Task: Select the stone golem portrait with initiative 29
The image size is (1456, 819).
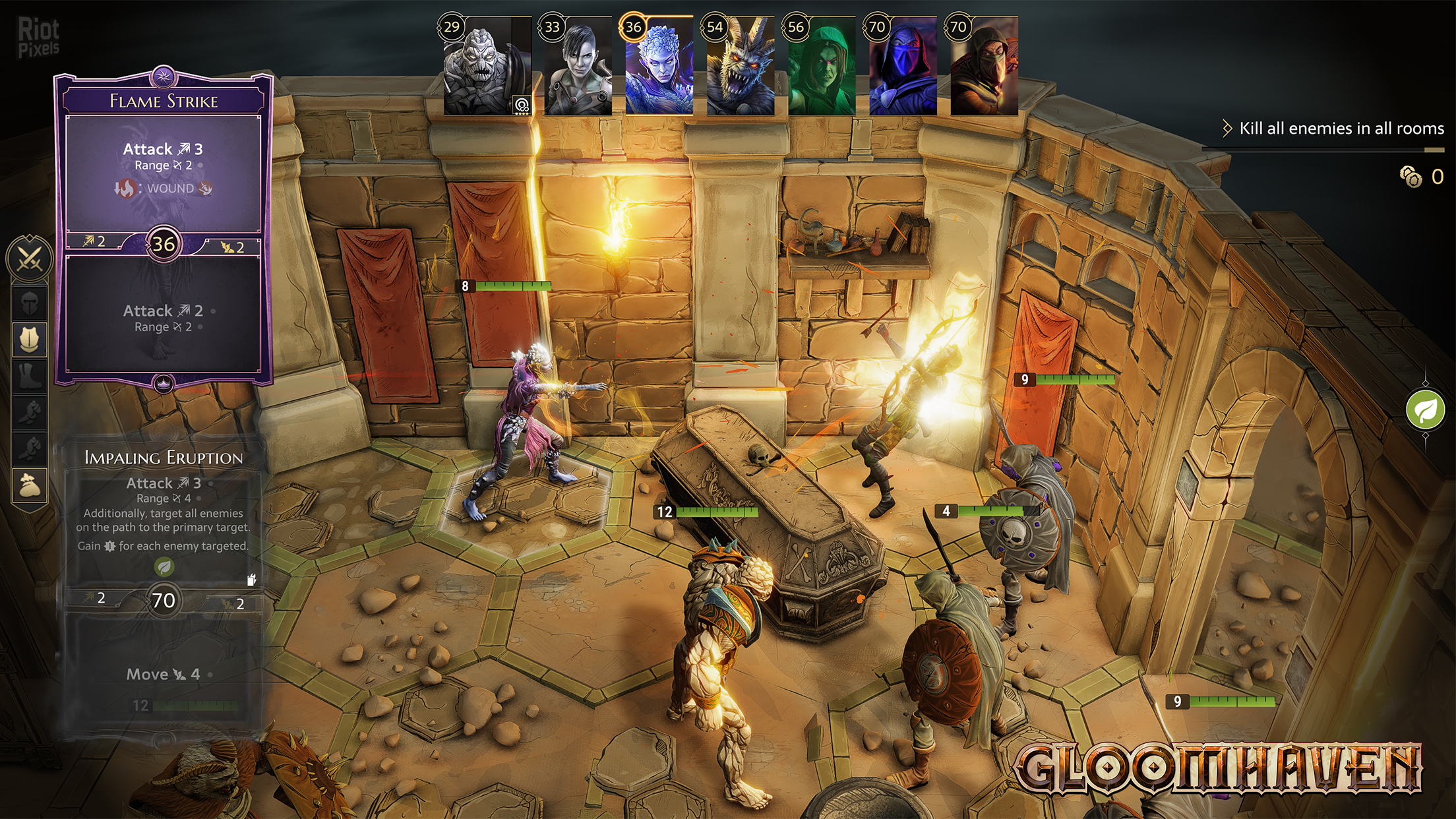Action: point(487,67)
